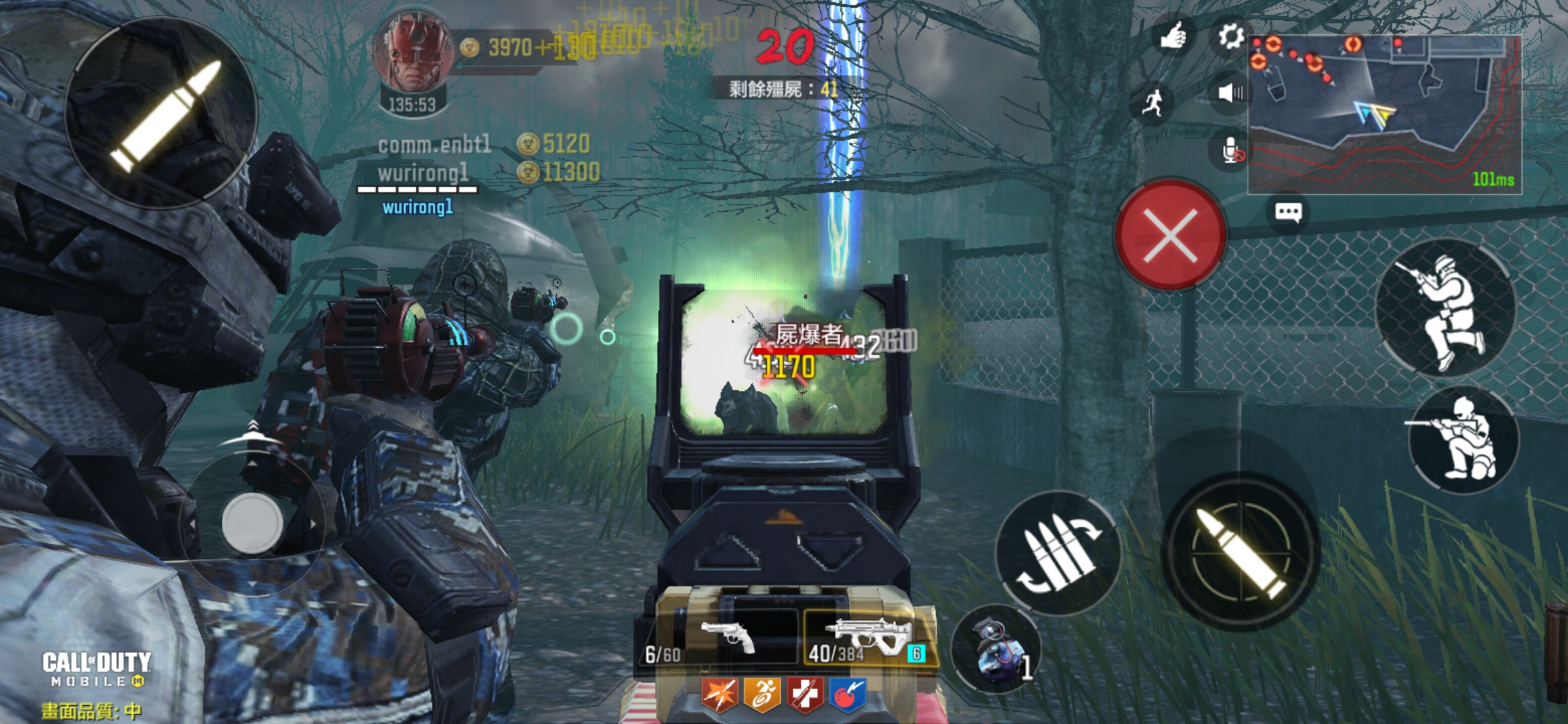Screen dimensions: 1568x724
Task: Select the movement joystick knob
Action: pyautogui.click(x=252, y=523)
